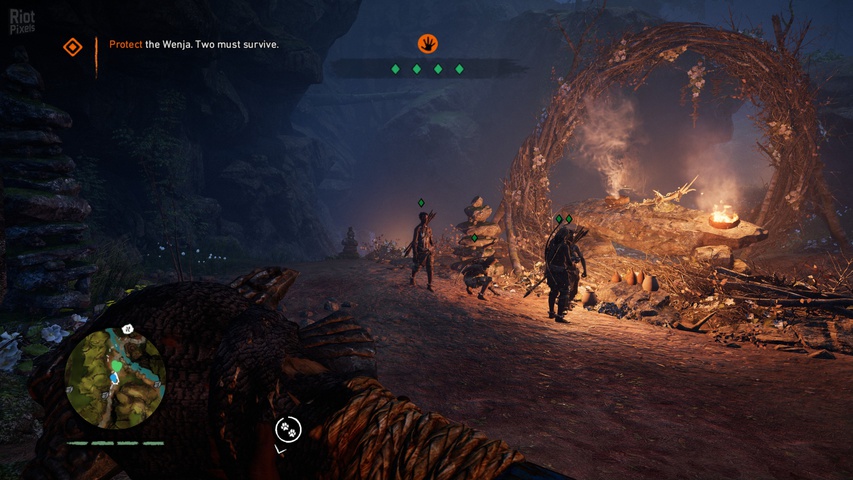853x480 pixels.
Task: Select the circular minimap
Action: click(x=115, y=378)
